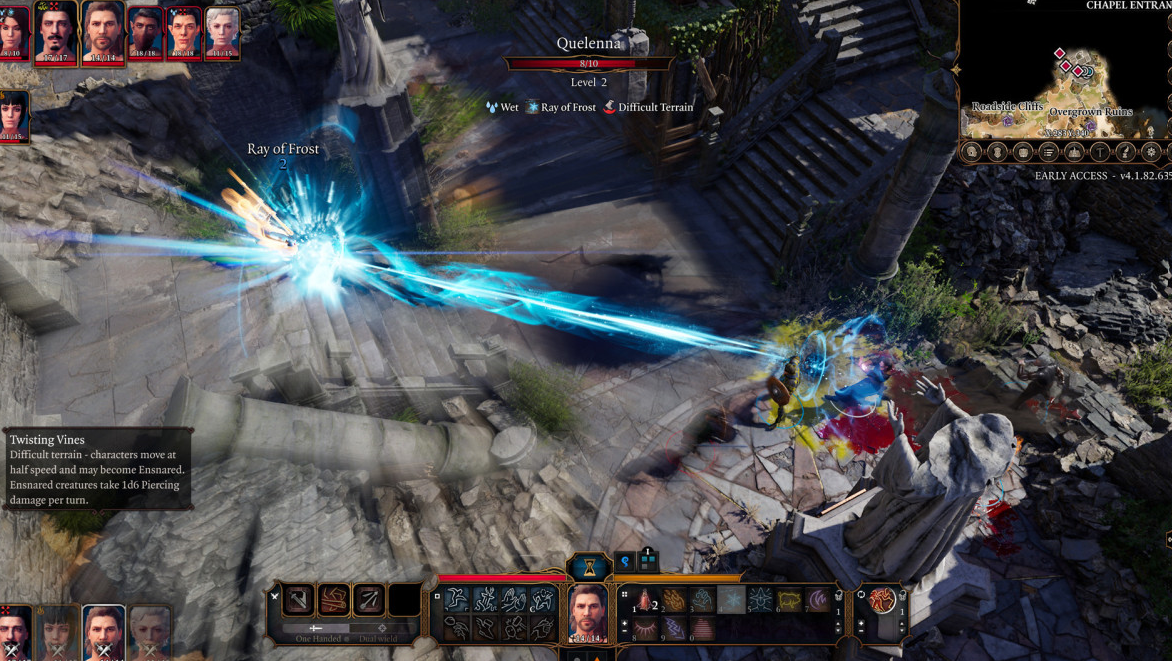Toggle Dual Wield mode
The height and width of the screenshot is (661, 1172).
click(x=381, y=629)
